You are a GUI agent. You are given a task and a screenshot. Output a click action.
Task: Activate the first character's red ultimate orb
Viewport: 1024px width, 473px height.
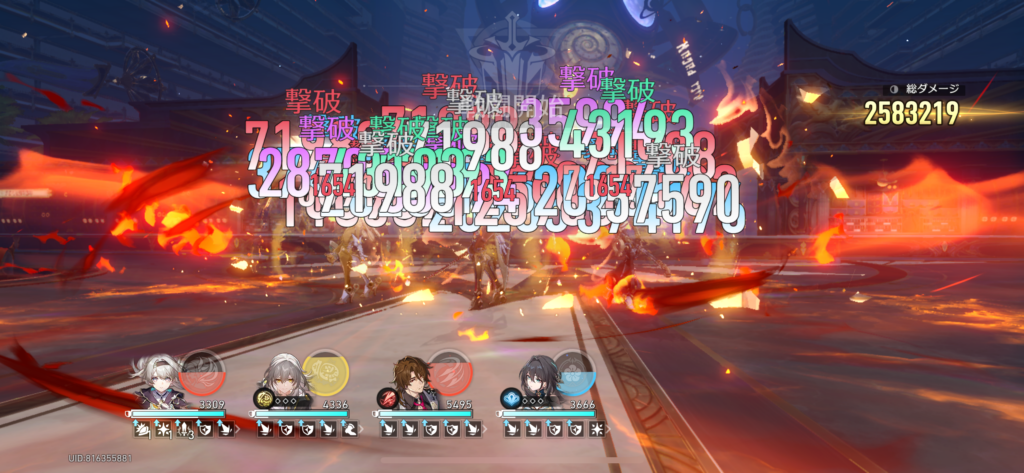201,370
